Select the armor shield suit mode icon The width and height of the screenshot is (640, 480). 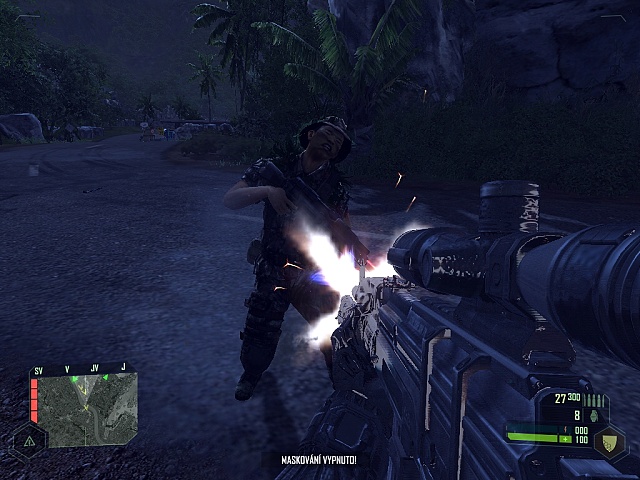(x=609, y=441)
